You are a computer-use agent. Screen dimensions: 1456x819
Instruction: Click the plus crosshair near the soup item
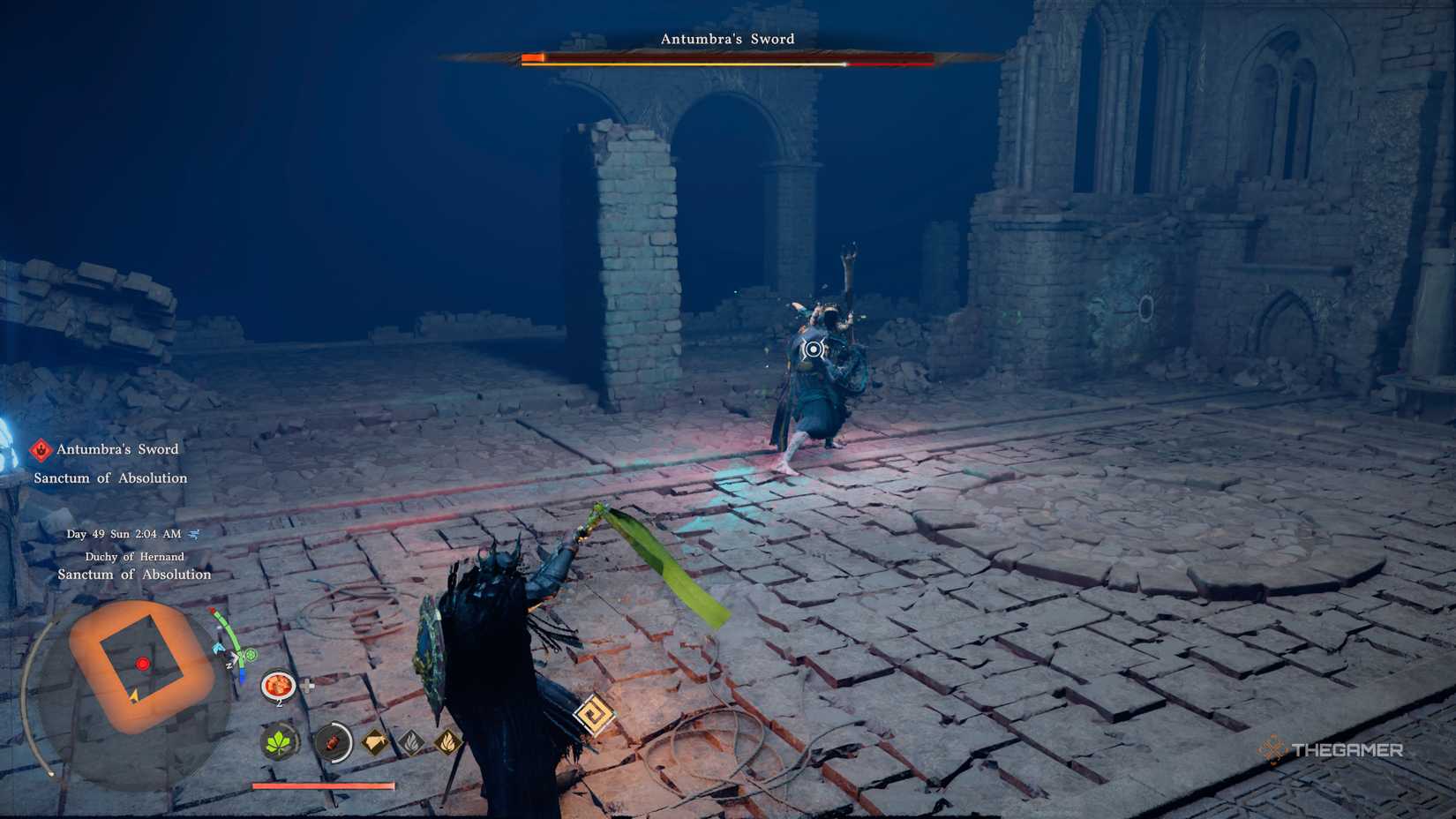[x=308, y=686]
